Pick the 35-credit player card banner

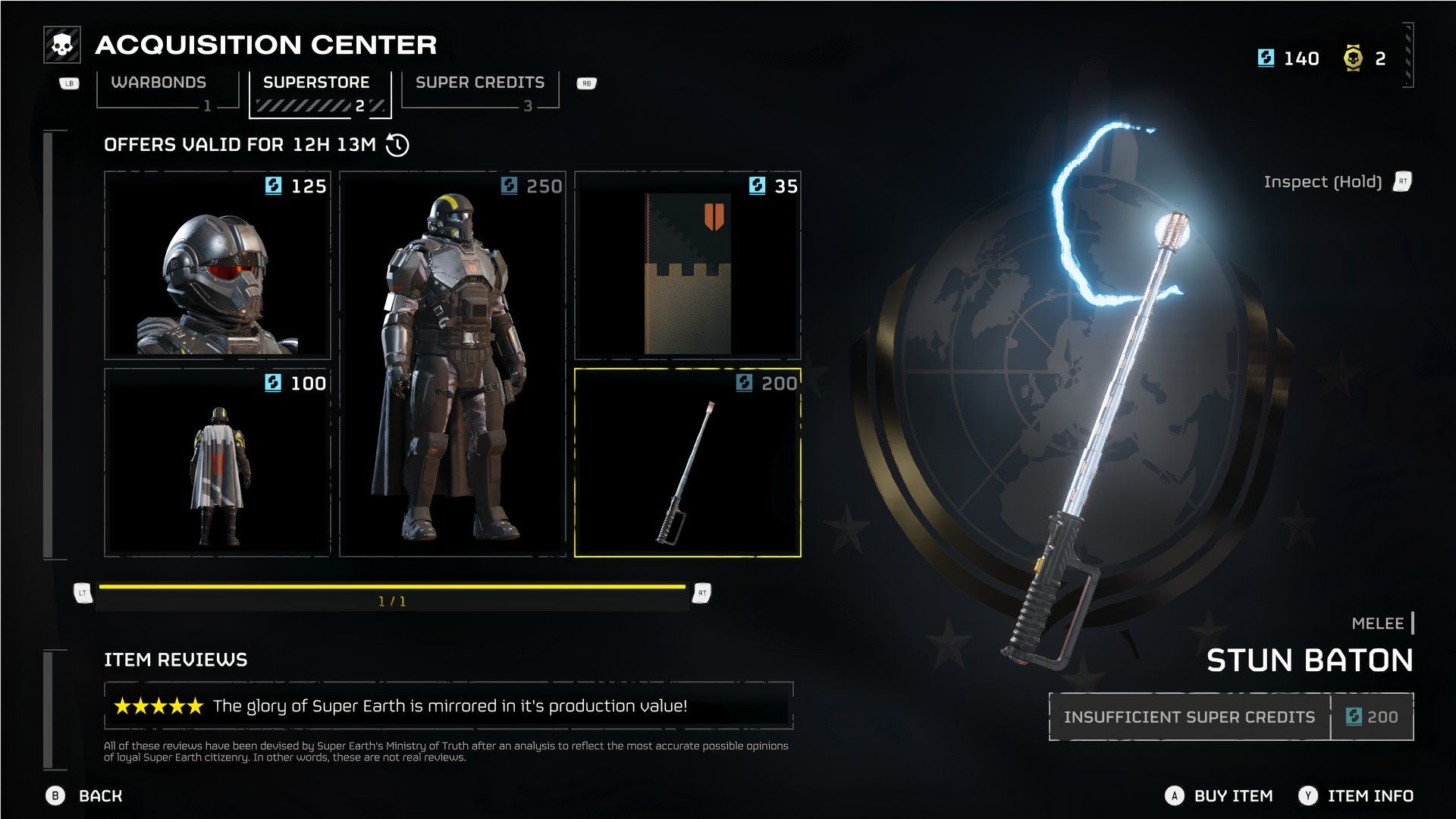click(x=688, y=265)
